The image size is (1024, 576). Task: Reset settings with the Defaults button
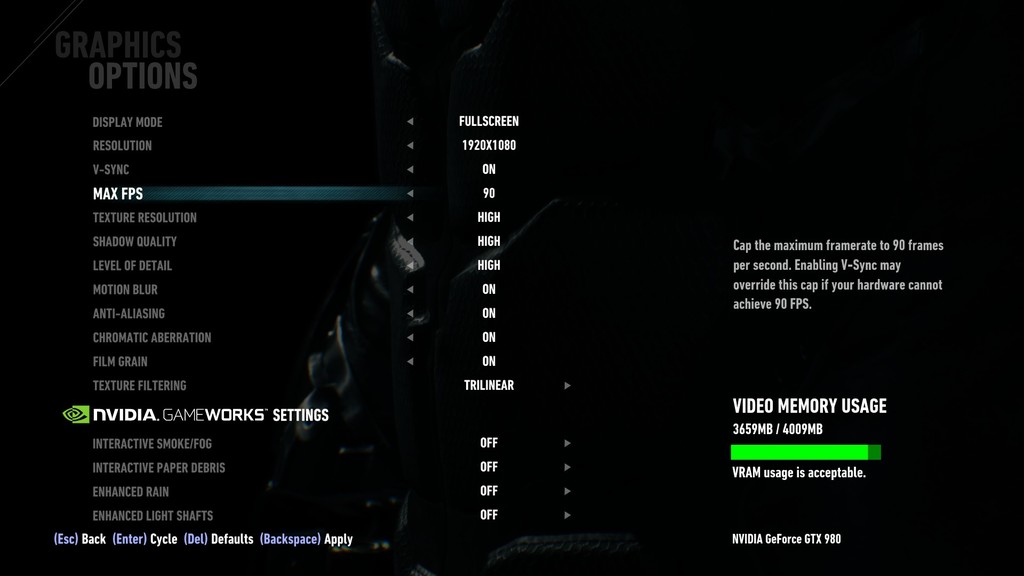(x=218, y=539)
